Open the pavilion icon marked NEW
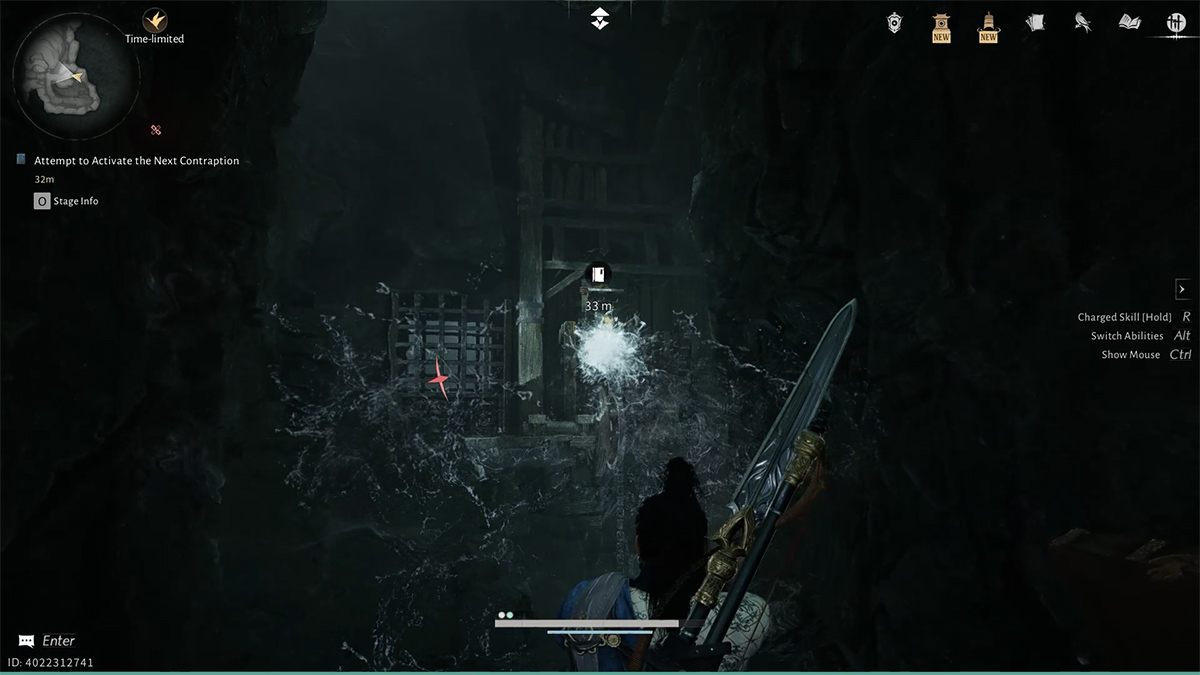Viewport: 1200px width, 675px height. pyautogui.click(x=941, y=25)
